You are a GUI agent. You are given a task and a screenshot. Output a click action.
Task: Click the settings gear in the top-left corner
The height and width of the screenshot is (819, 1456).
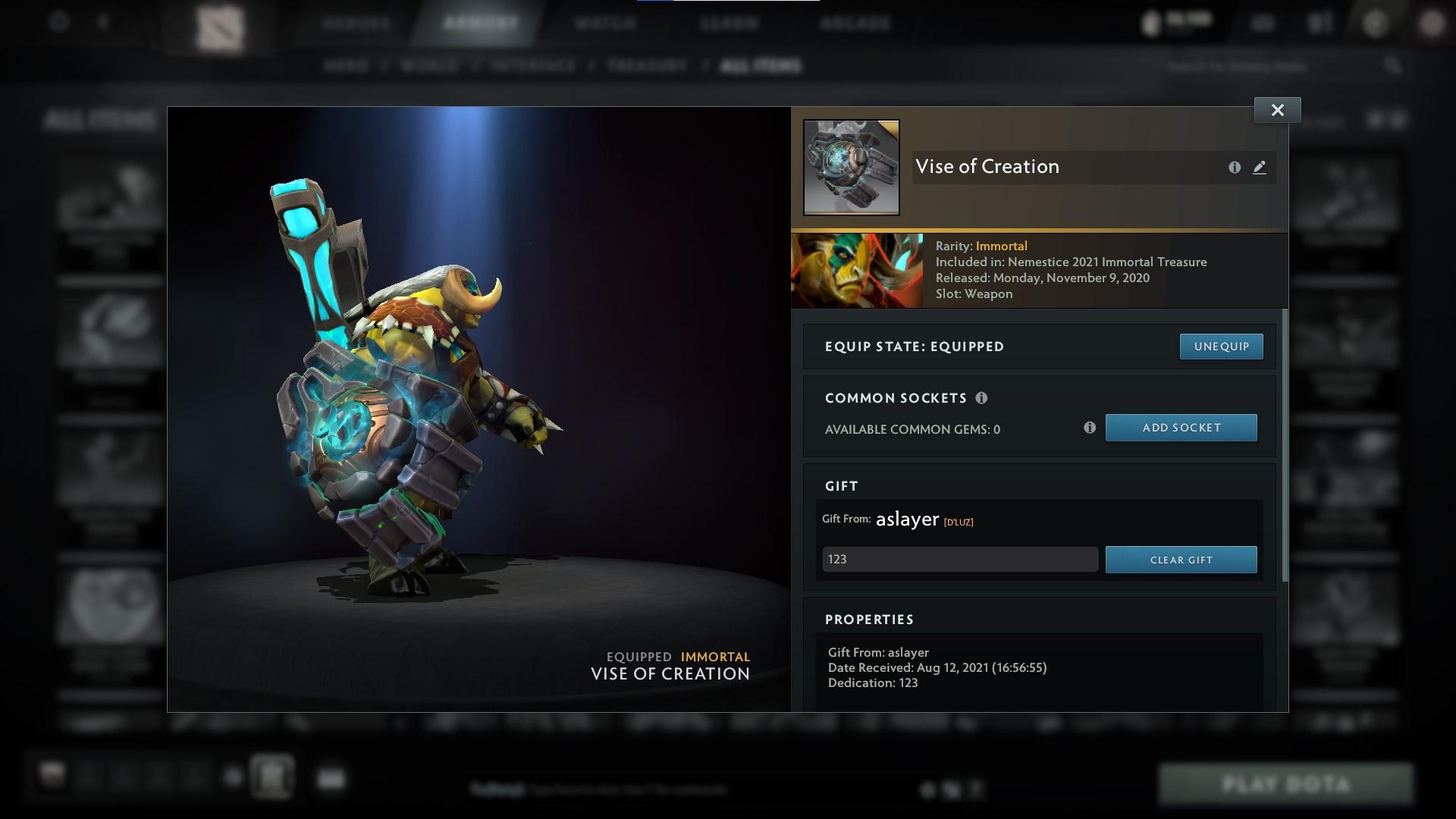57,23
